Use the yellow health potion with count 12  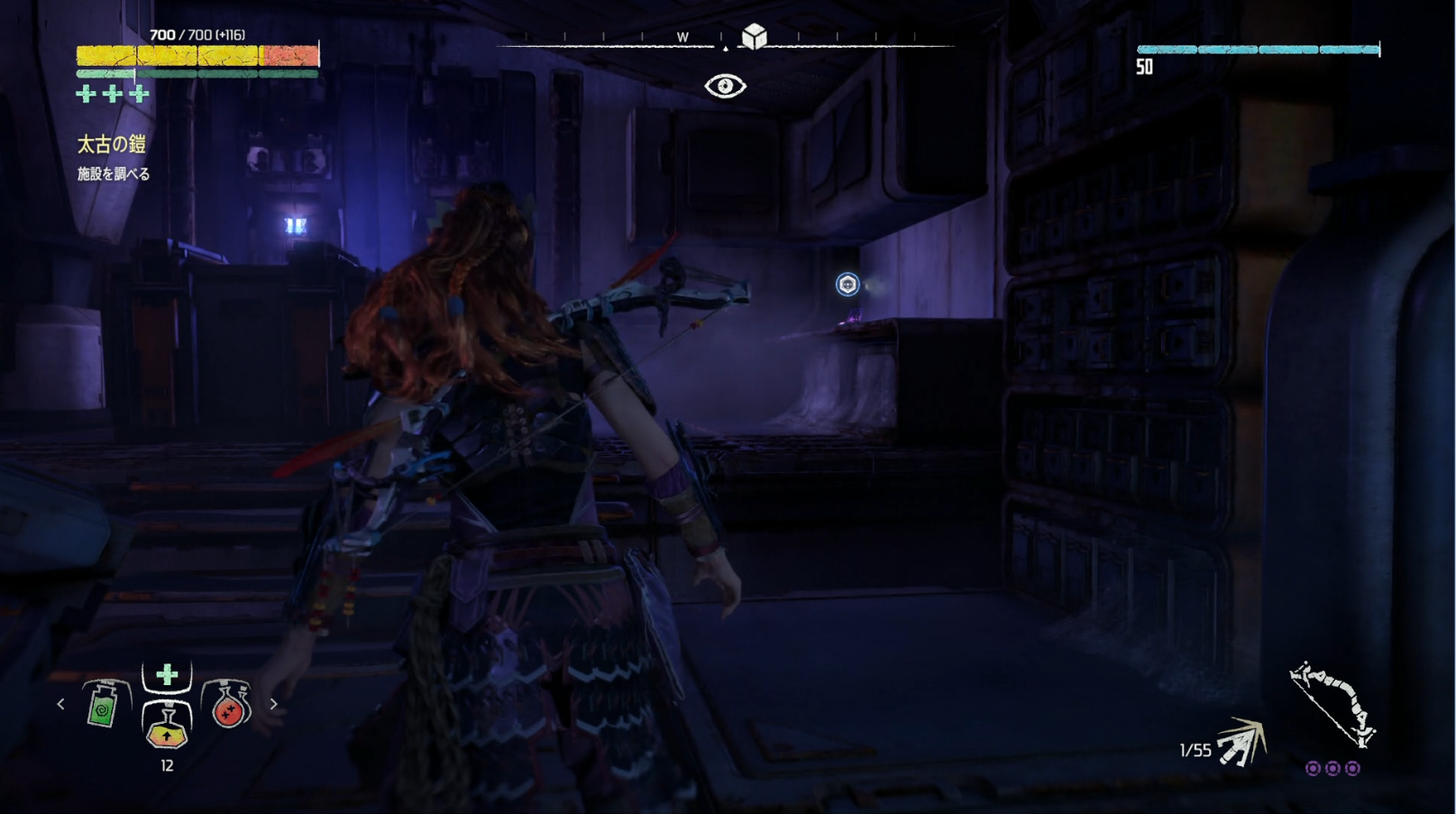(167, 725)
